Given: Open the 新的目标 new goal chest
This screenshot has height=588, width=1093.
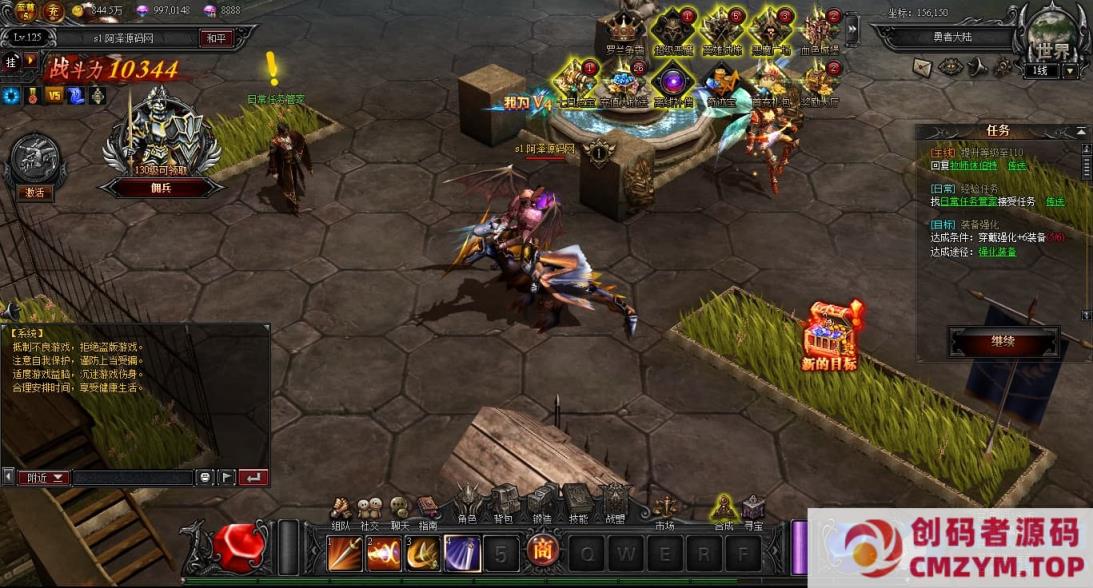Looking at the screenshot, I should click(x=830, y=335).
